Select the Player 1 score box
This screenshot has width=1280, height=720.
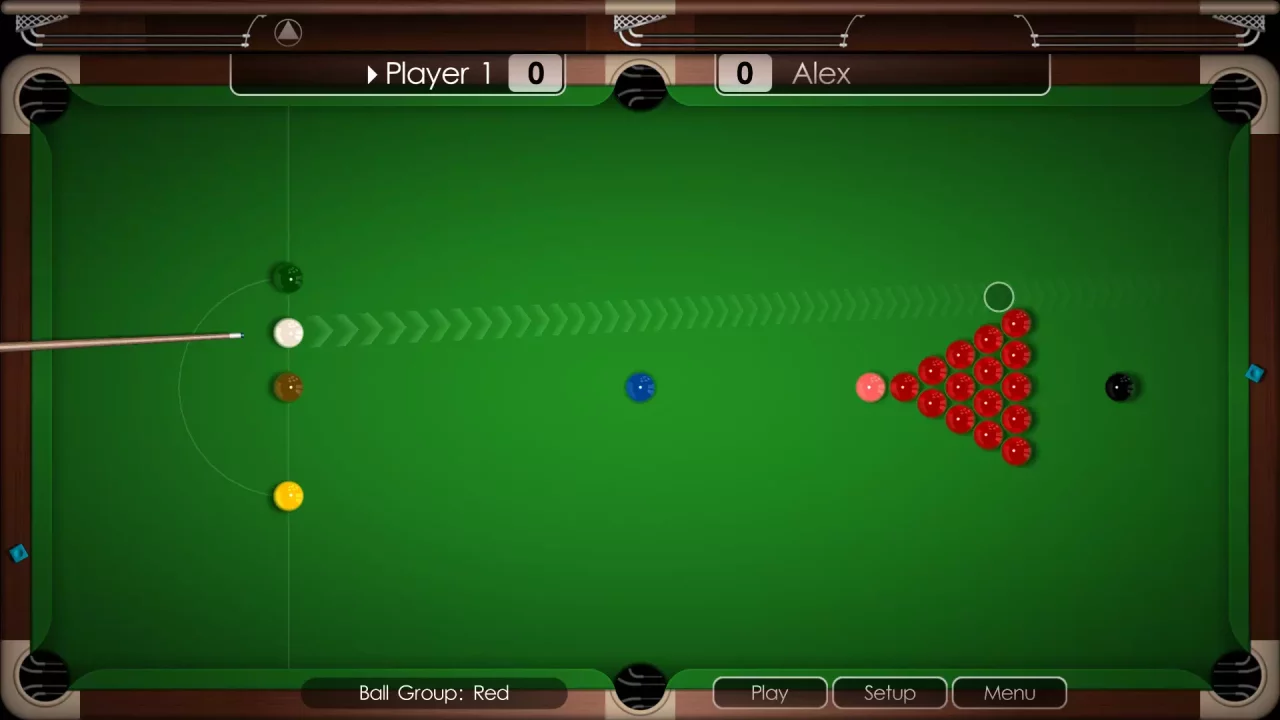[535, 73]
